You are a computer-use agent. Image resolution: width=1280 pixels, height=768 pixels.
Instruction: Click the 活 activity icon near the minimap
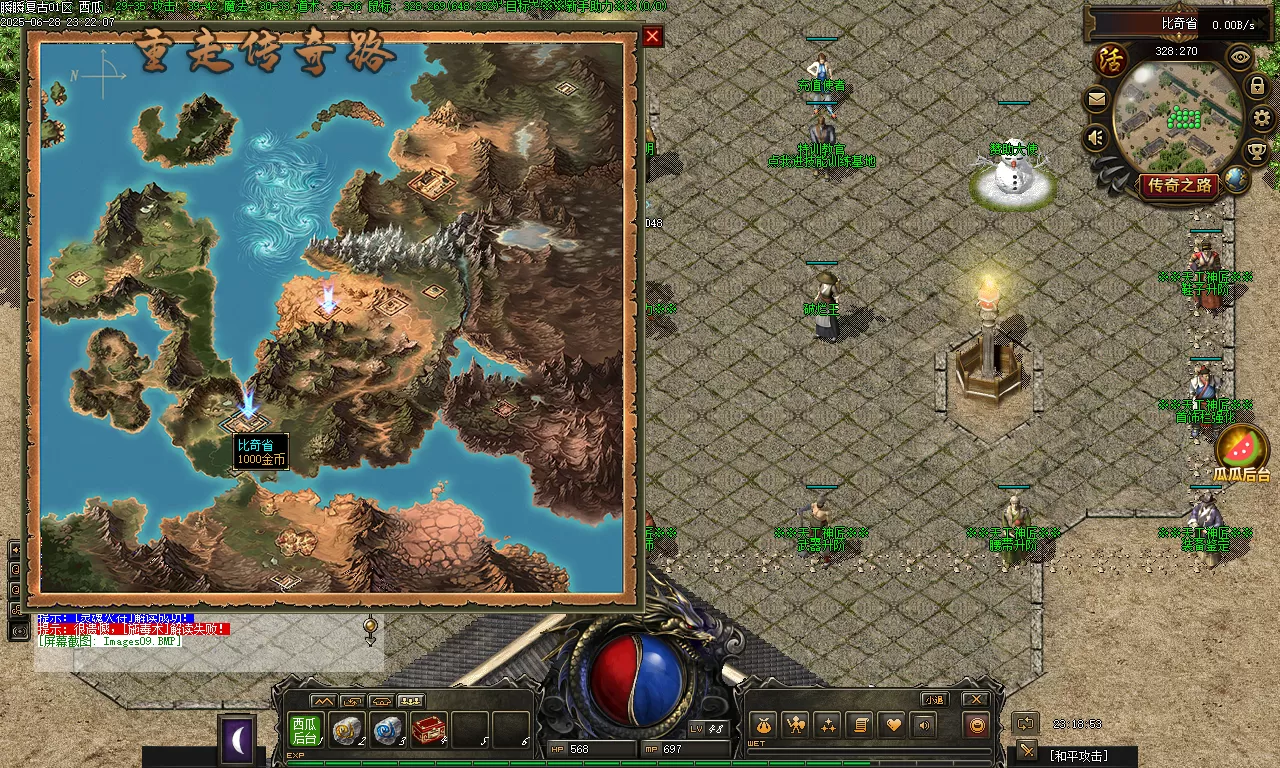1110,59
